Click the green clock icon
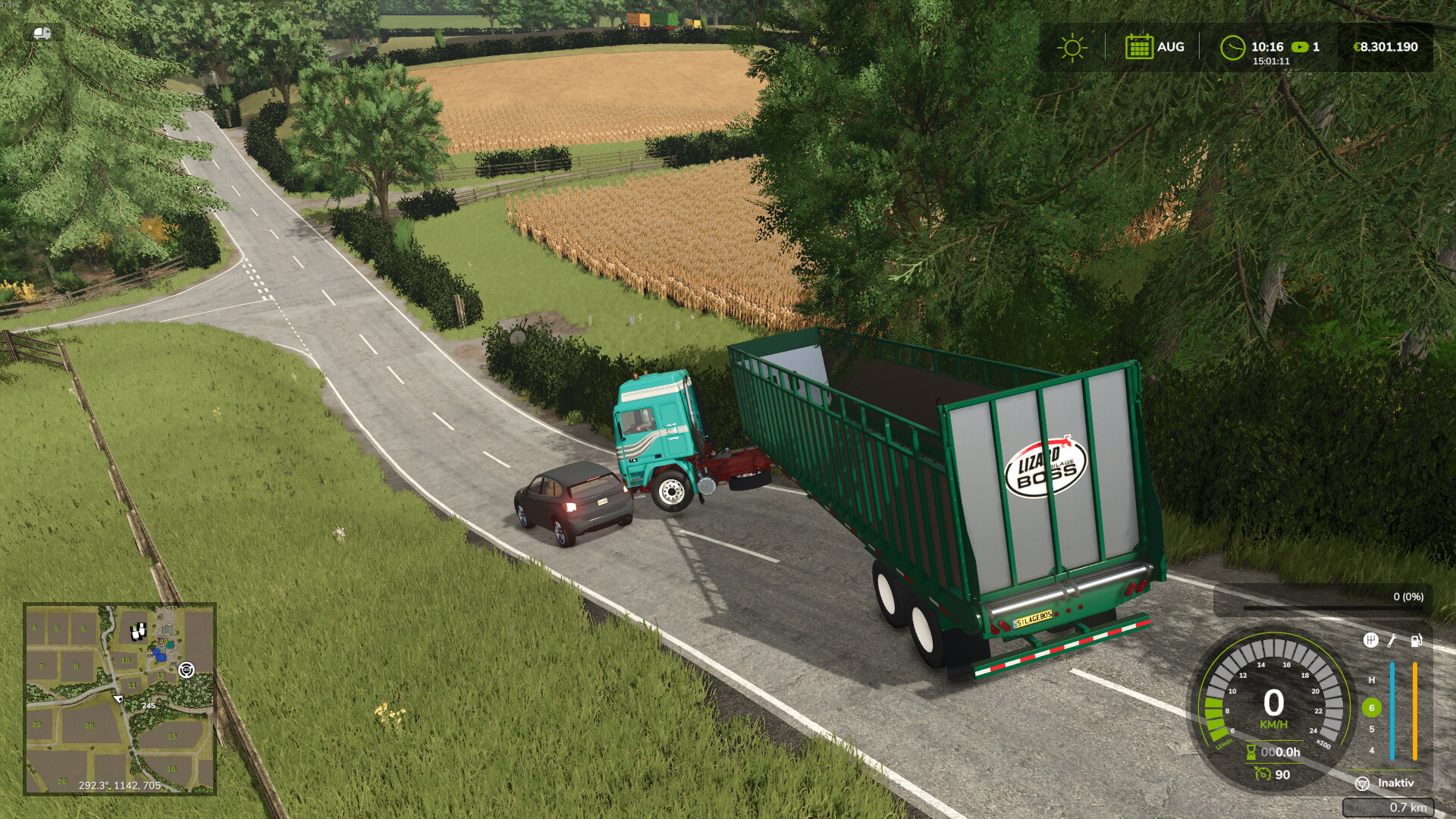Screen dimensions: 1456x819 [1232, 48]
